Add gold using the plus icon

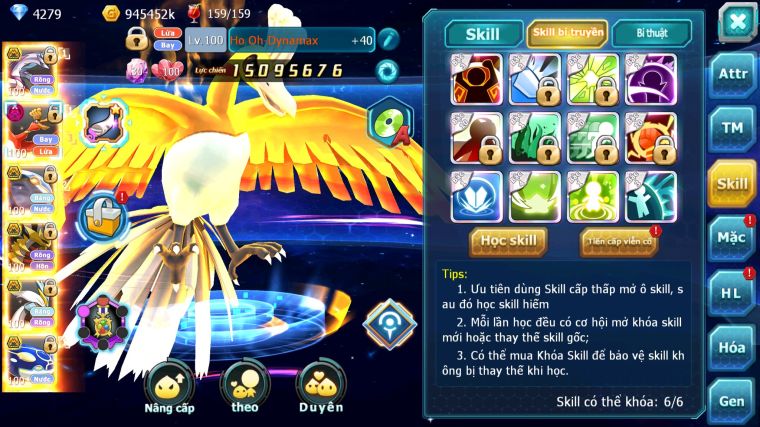113,14
